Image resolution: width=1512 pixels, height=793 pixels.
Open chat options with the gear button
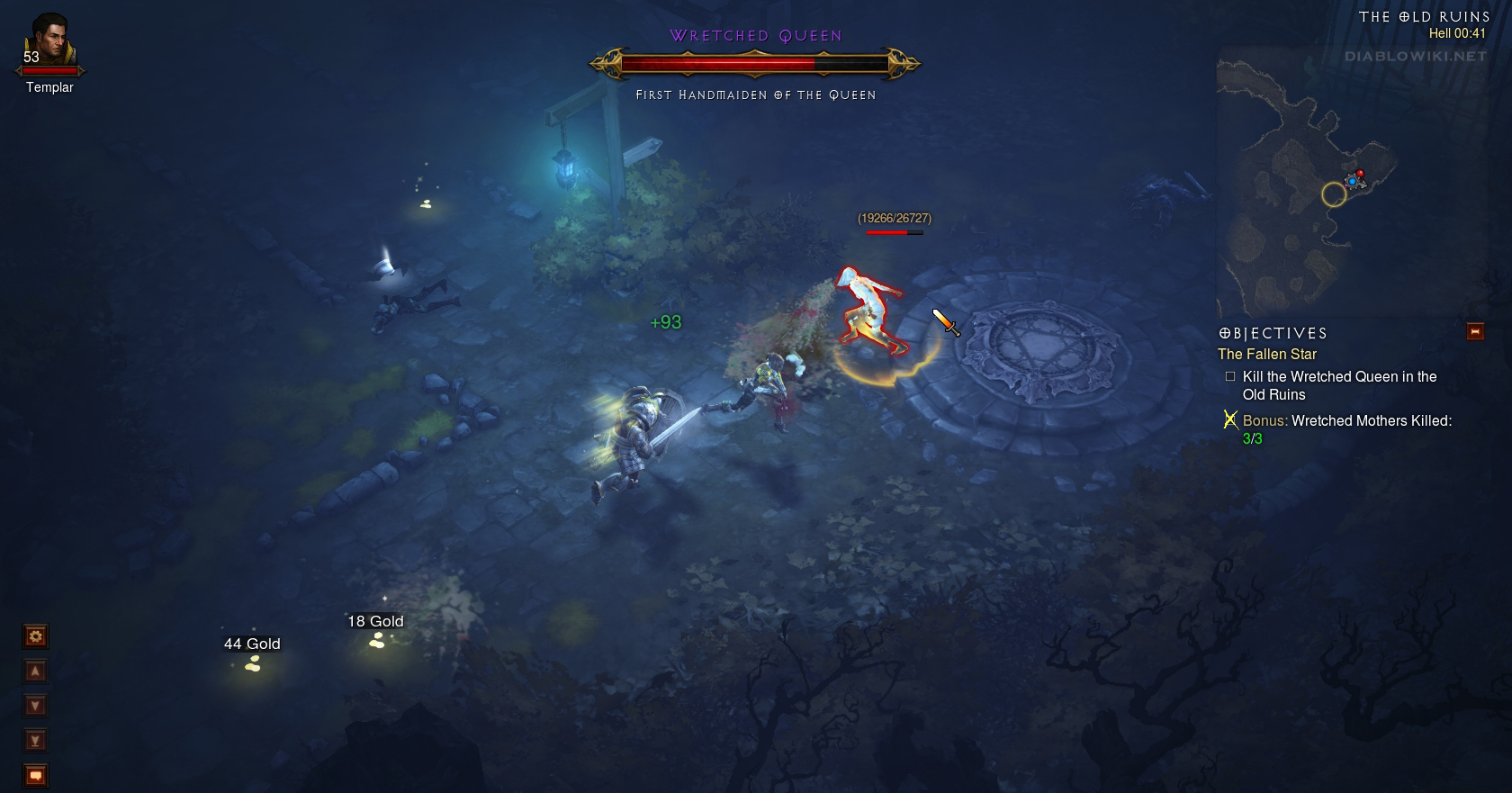(x=36, y=637)
